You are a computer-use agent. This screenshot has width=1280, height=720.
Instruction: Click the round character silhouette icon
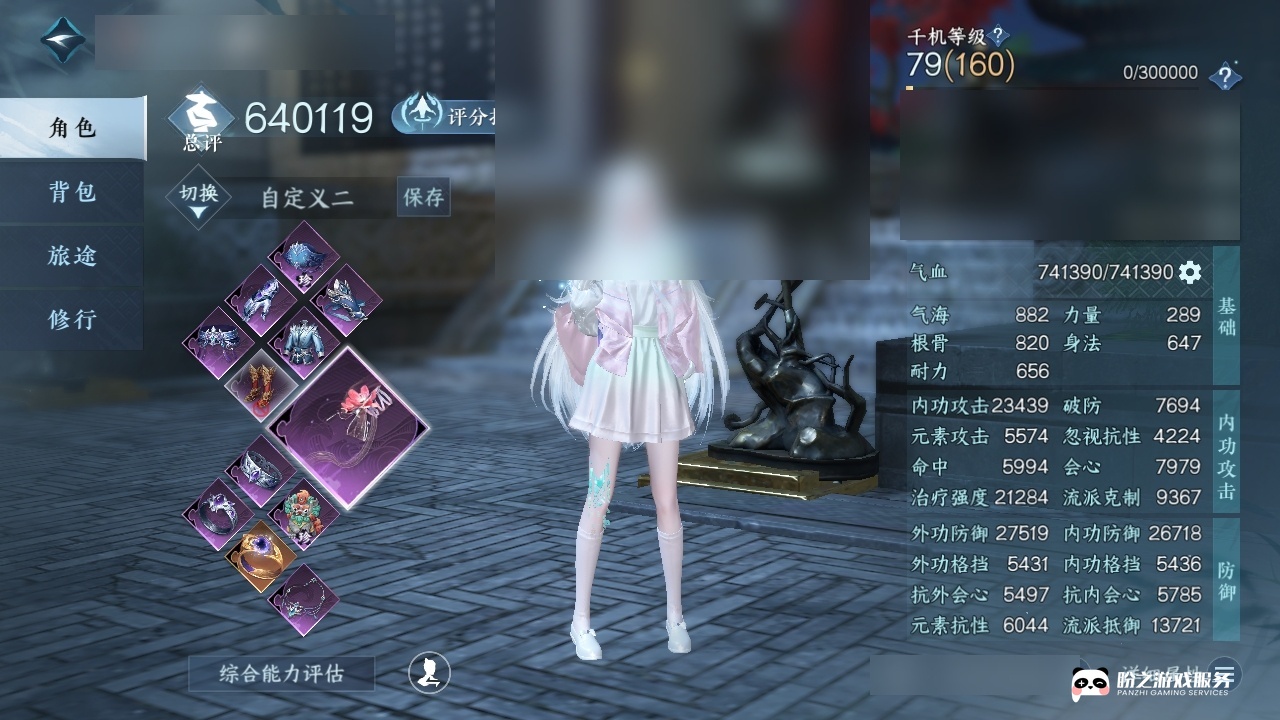pyautogui.click(x=429, y=673)
